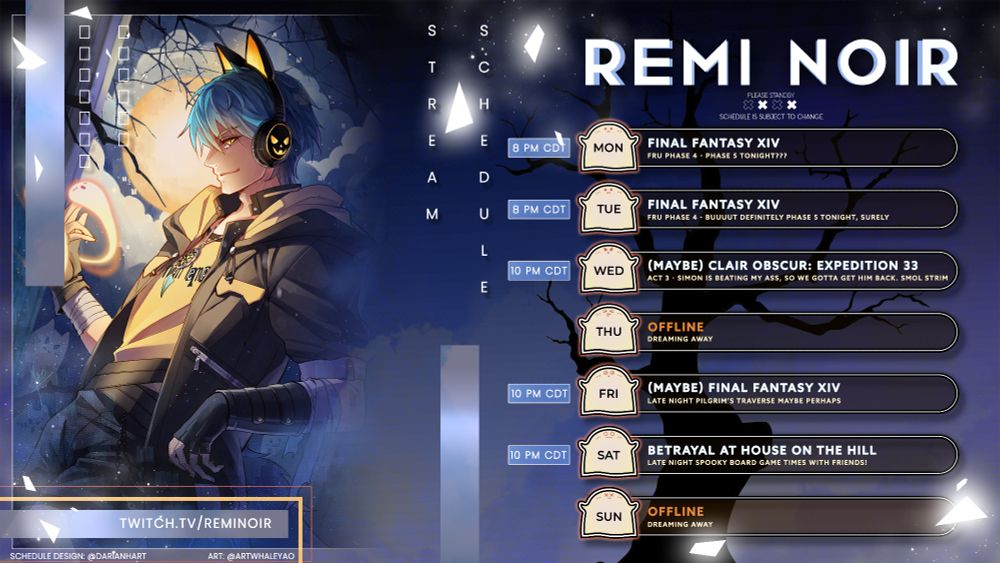1000x563 pixels.
Task: Open the Clair Obscur: Expedition 33 entry
Action: click(790, 271)
